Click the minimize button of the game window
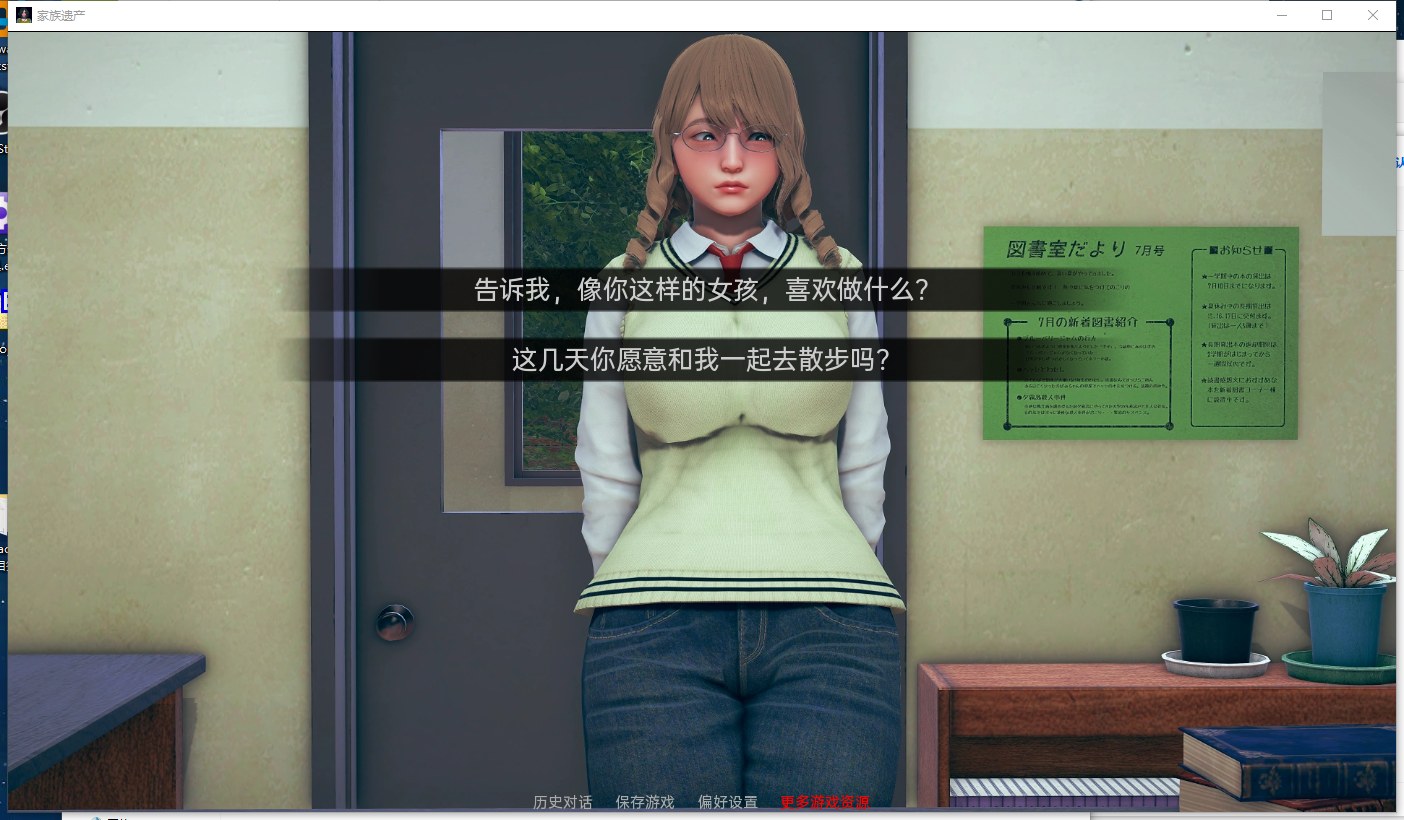 1281,15
